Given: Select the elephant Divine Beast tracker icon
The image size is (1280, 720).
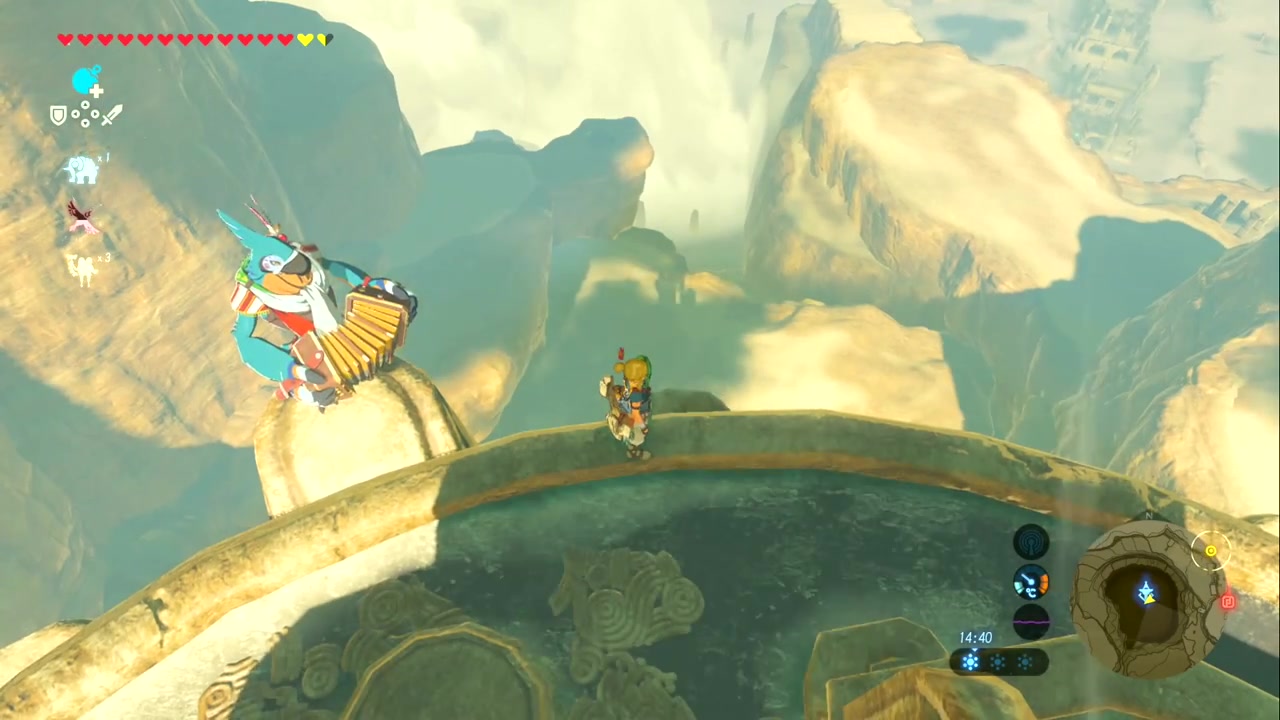Looking at the screenshot, I should point(82,170).
